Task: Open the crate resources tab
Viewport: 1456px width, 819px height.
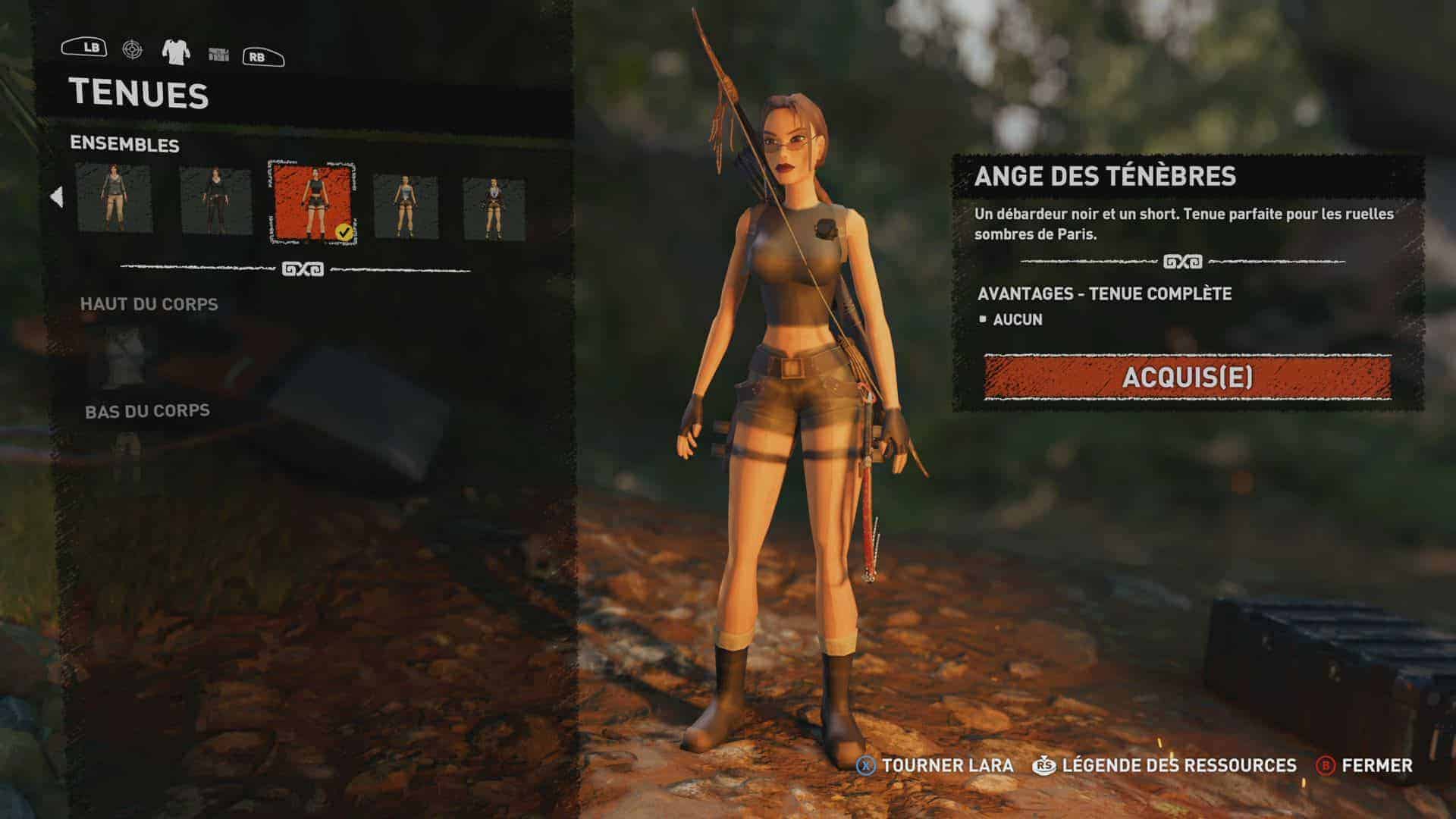Action: pos(218,53)
